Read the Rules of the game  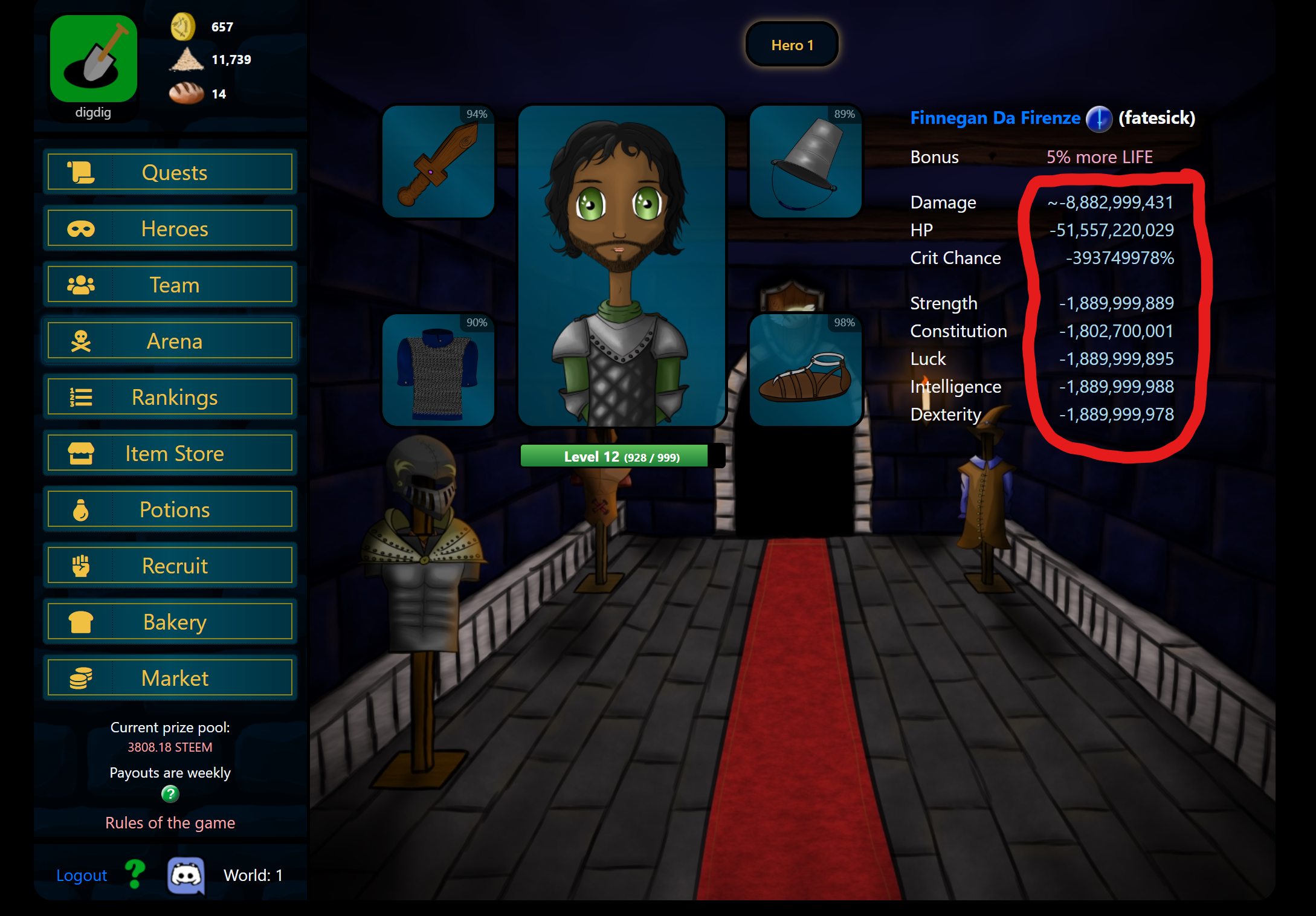click(170, 823)
